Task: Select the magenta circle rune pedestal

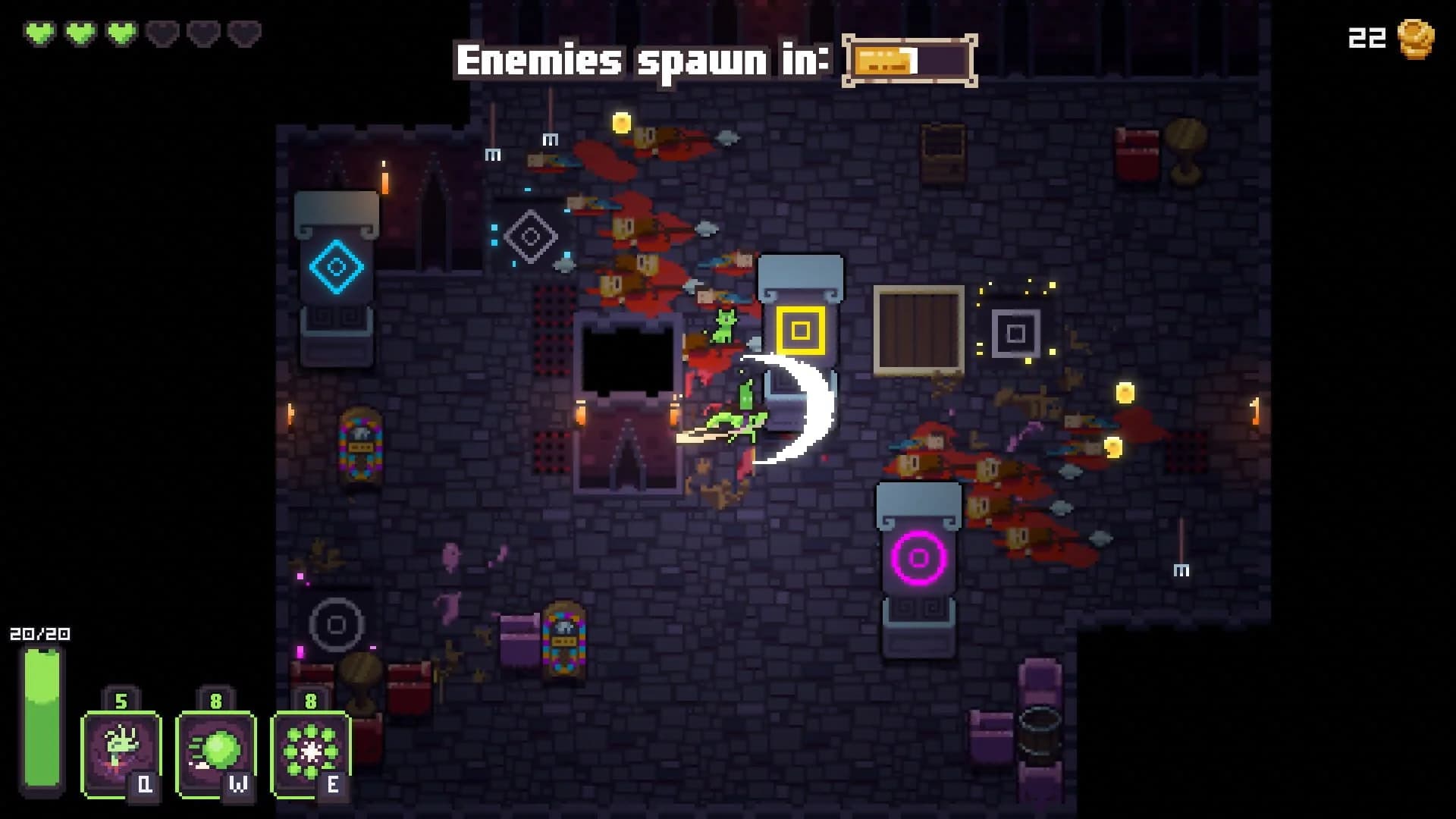Action: pyautogui.click(x=919, y=560)
